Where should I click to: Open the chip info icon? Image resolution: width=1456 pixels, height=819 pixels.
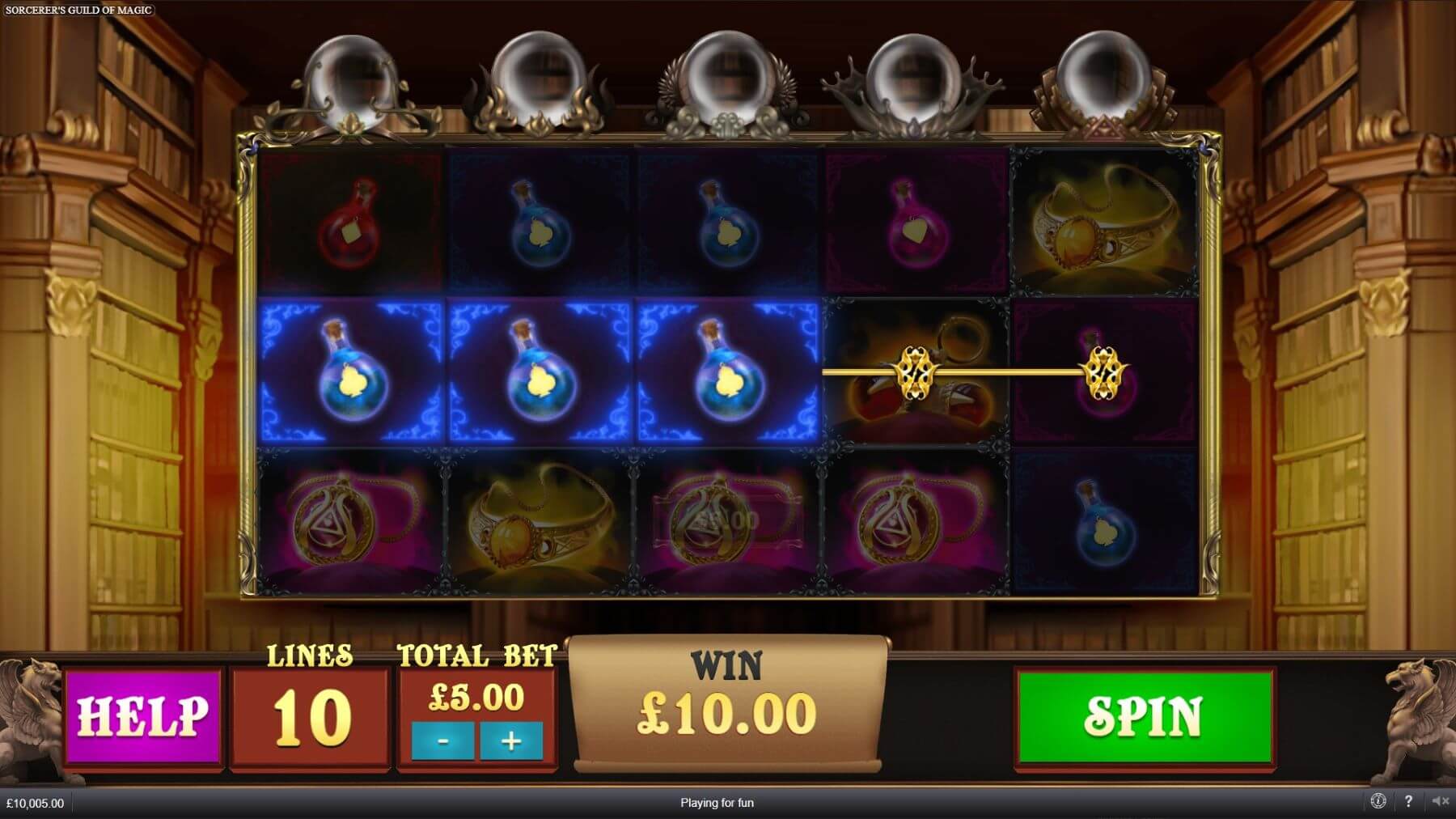point(1378,801)
